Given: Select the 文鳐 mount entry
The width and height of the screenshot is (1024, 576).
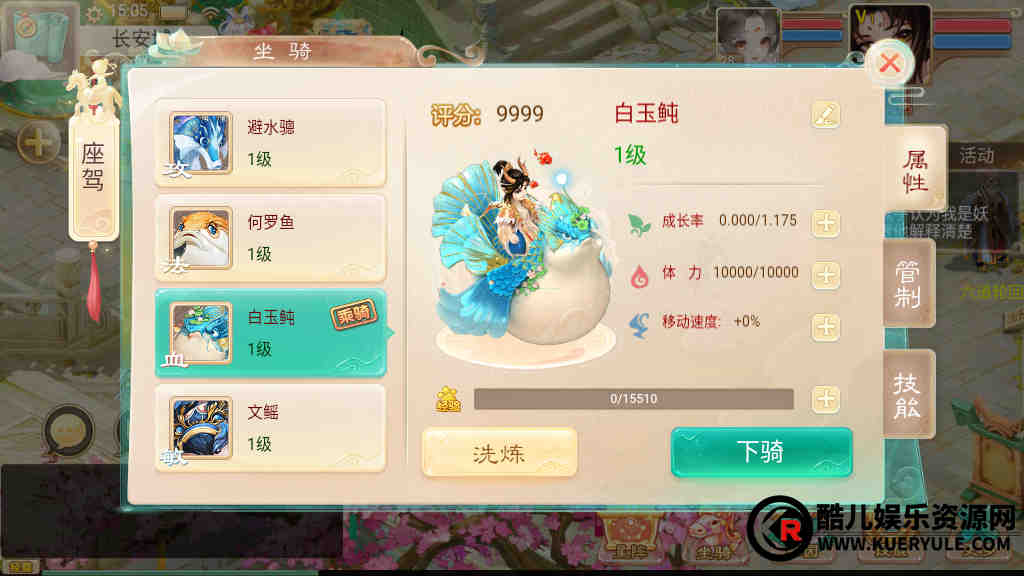Looking at the screenshot, I should 270,428.
